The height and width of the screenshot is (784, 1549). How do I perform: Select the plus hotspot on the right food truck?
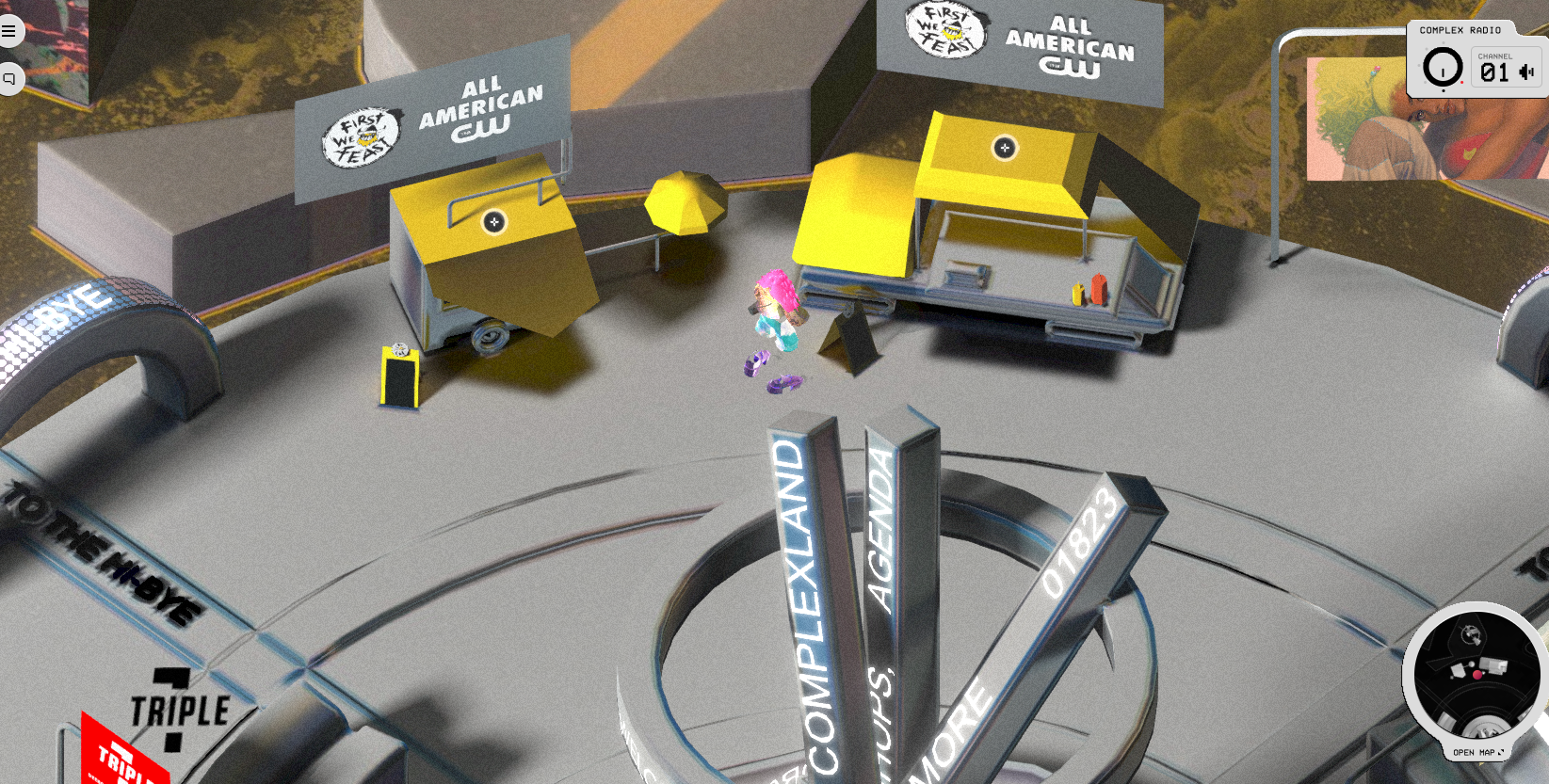click(1005, 148)
